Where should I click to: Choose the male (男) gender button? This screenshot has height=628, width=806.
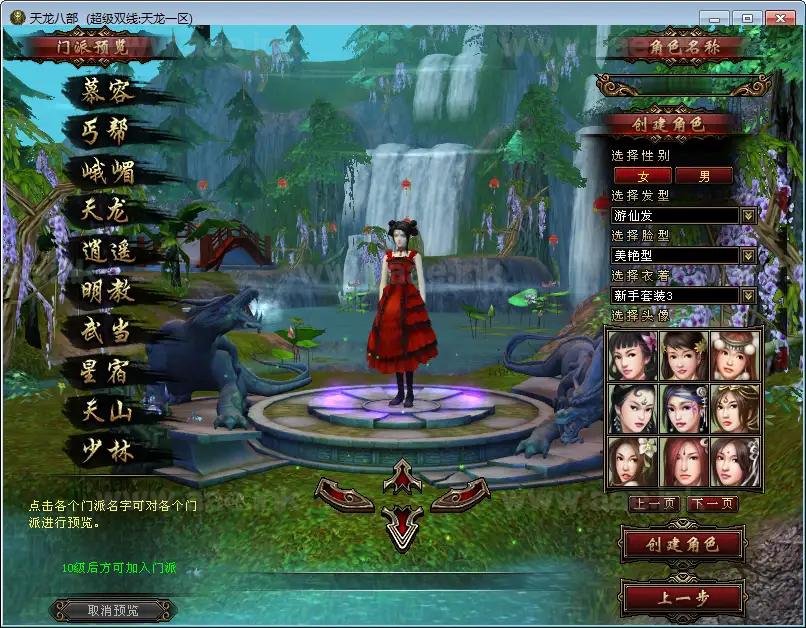tap(704, 176)
